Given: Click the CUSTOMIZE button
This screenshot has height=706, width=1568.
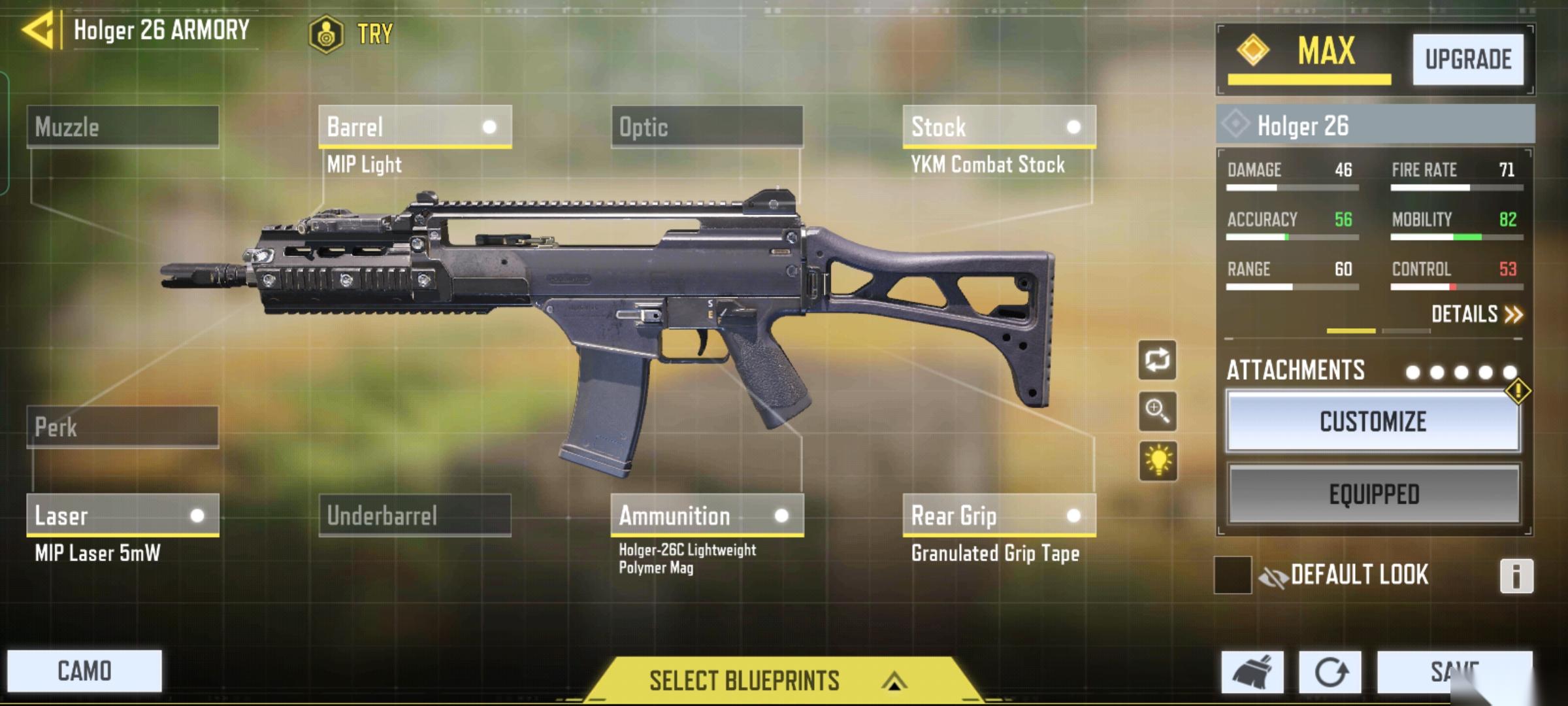Looking at the screenshot, I should point(1373,422).
